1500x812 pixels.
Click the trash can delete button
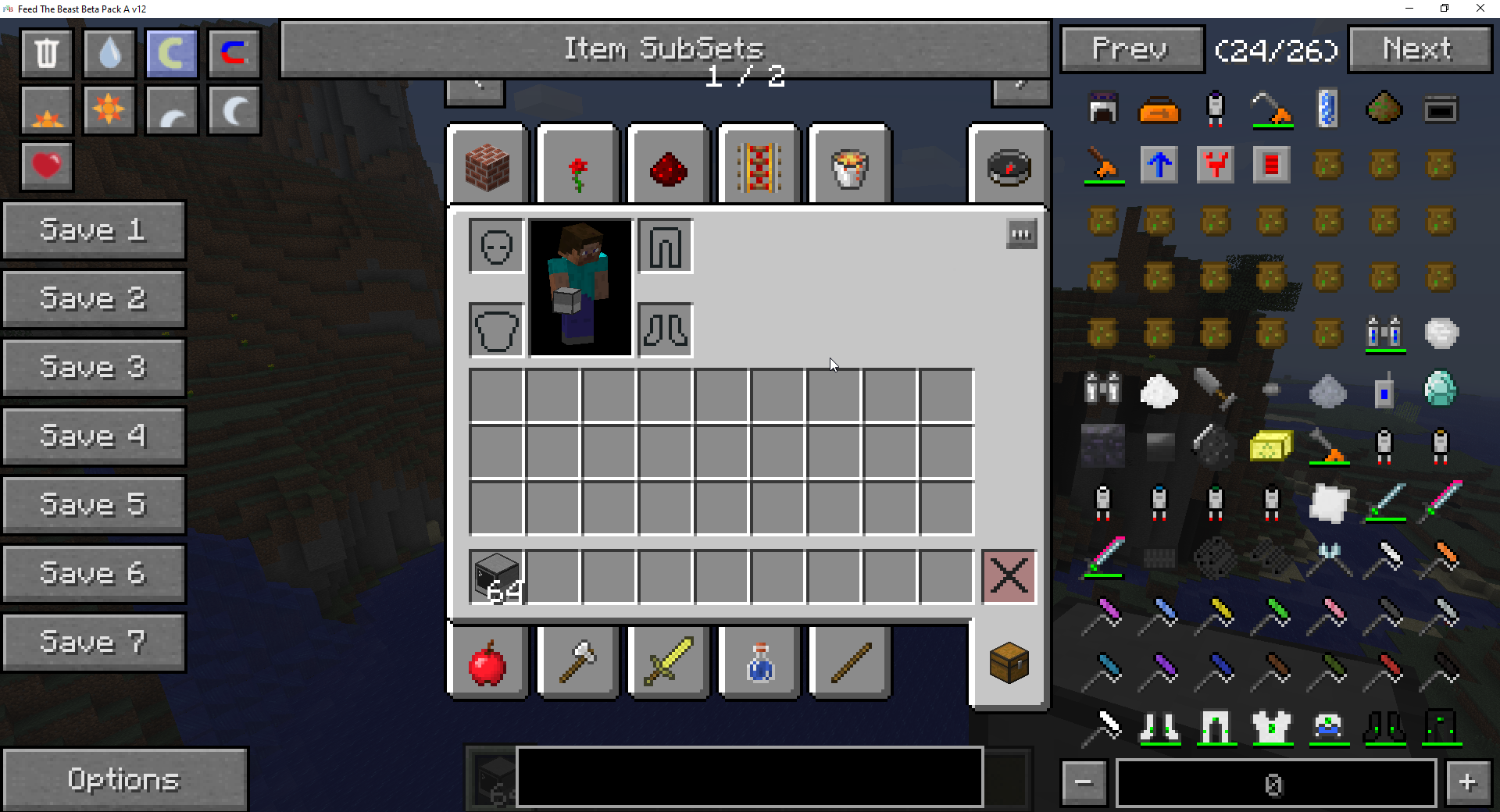pos(47,53)
